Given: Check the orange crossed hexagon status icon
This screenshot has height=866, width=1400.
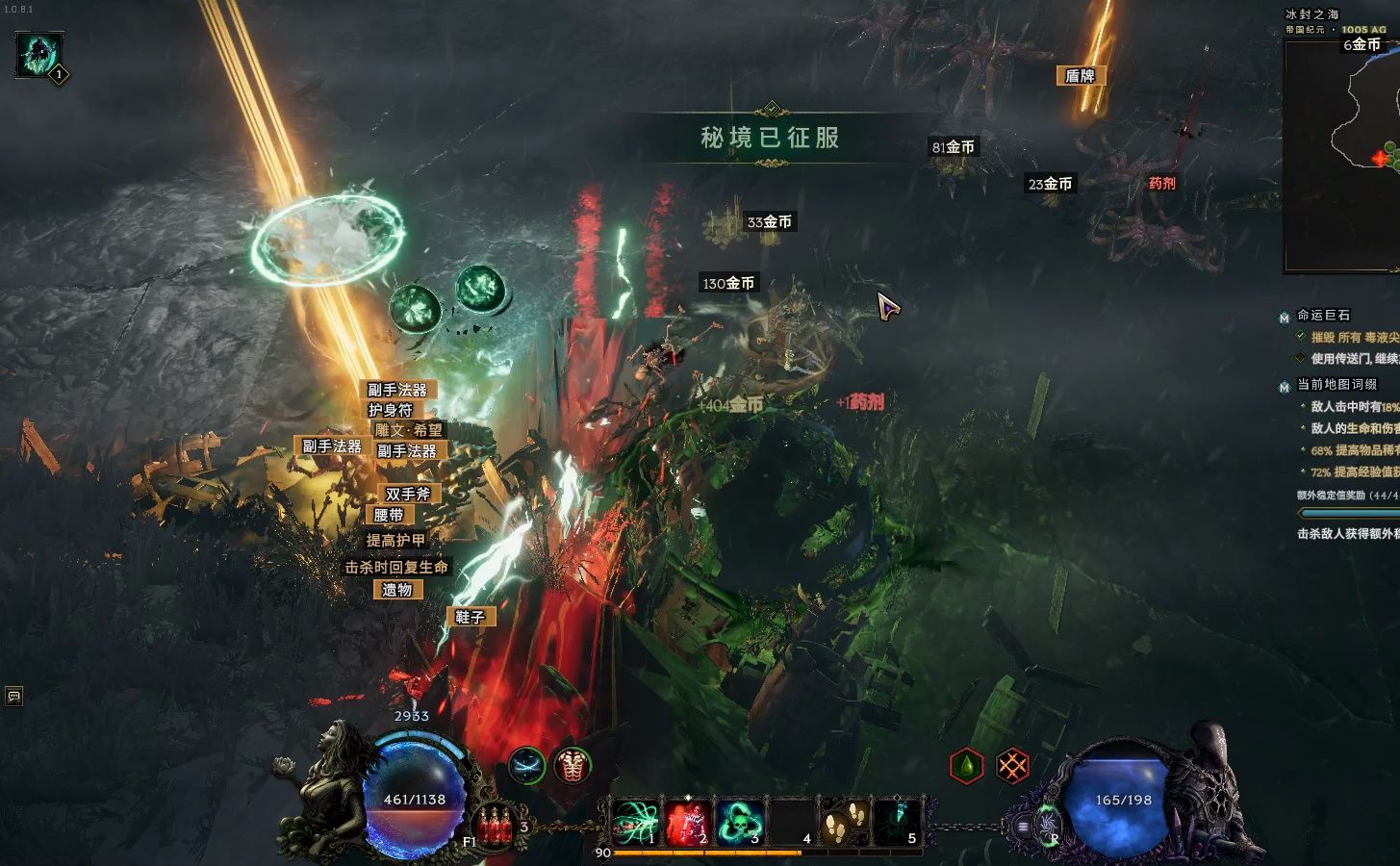Looking at the screenshot, I should 1012,766.
